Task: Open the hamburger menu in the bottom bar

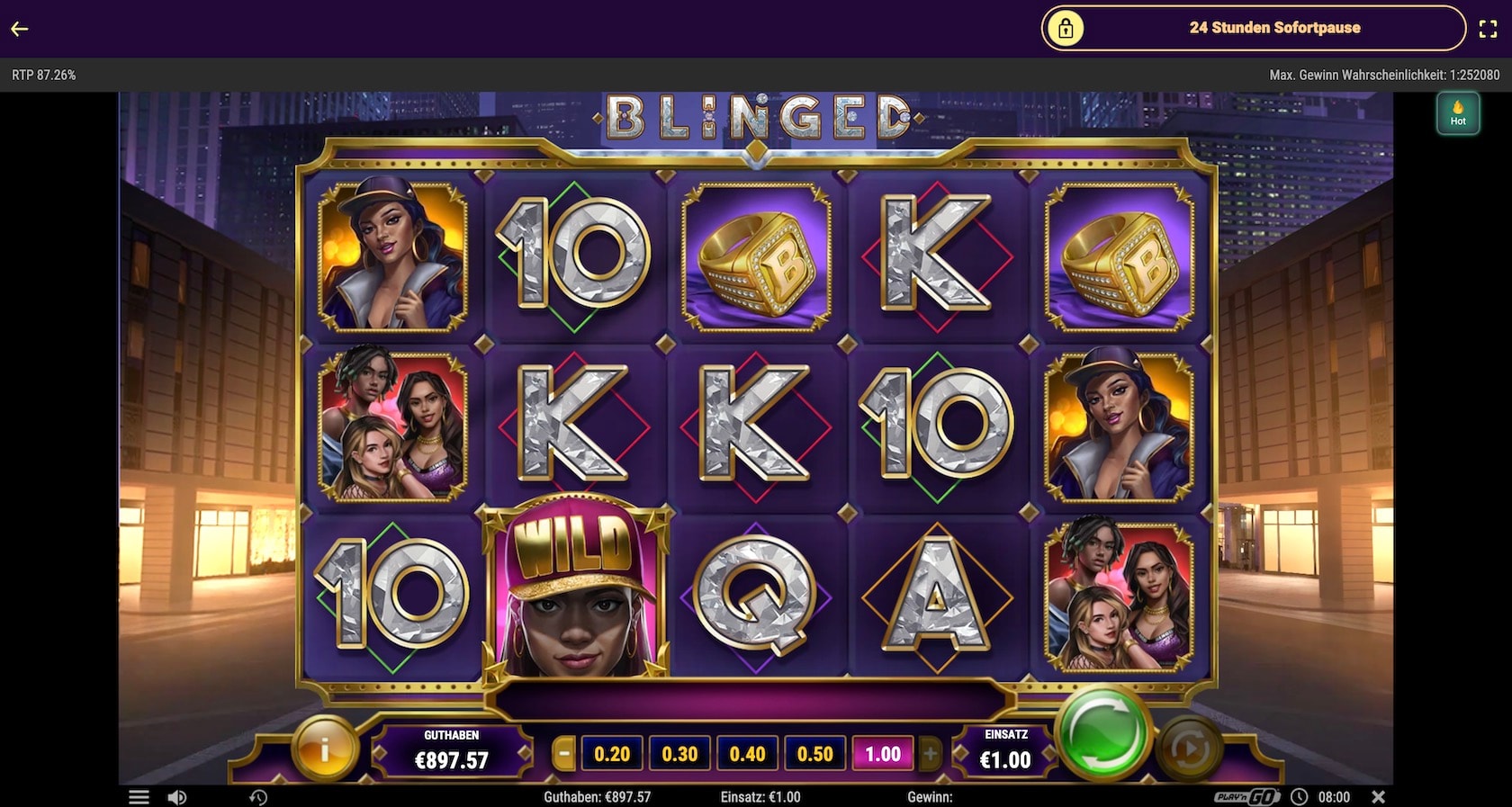Action: pos(140,797)
